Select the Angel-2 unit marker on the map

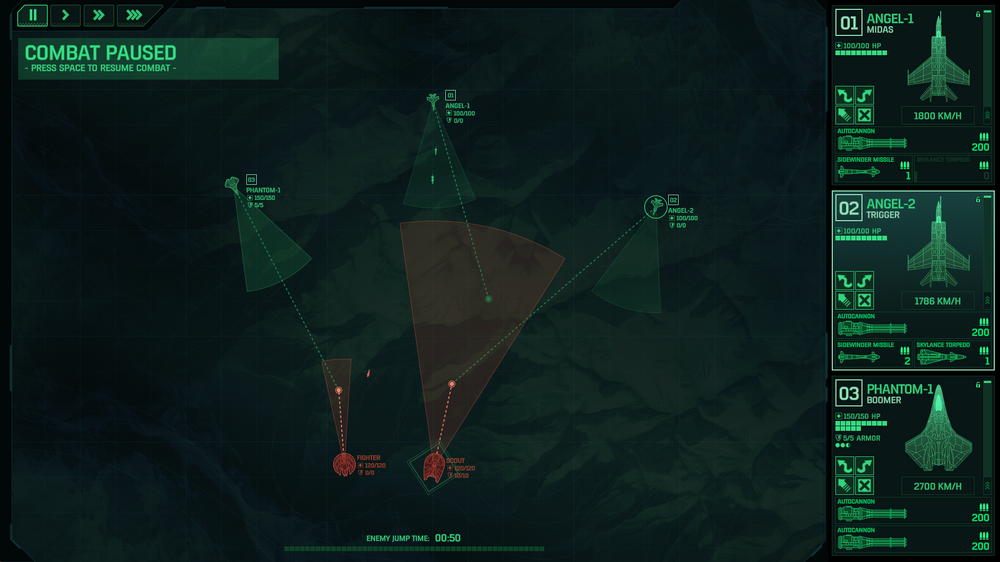[x=654, y=206]
